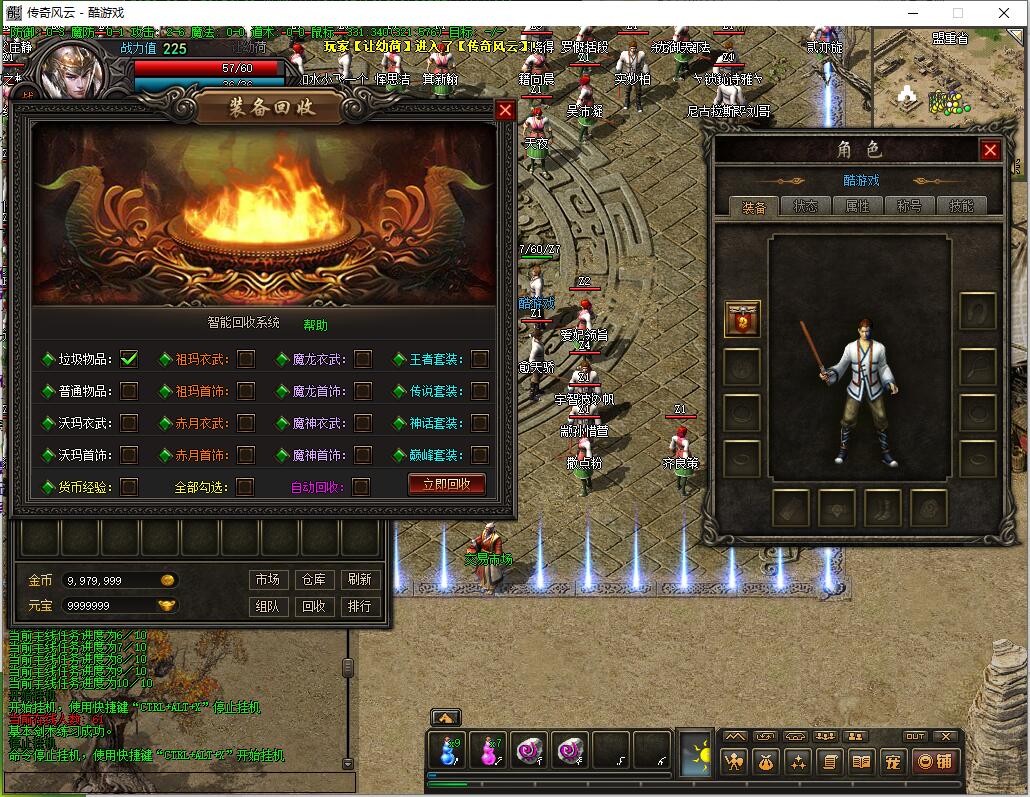1030x797 pixels.
Task: Click the 排行 ranking button
Action: pos(359,606)
